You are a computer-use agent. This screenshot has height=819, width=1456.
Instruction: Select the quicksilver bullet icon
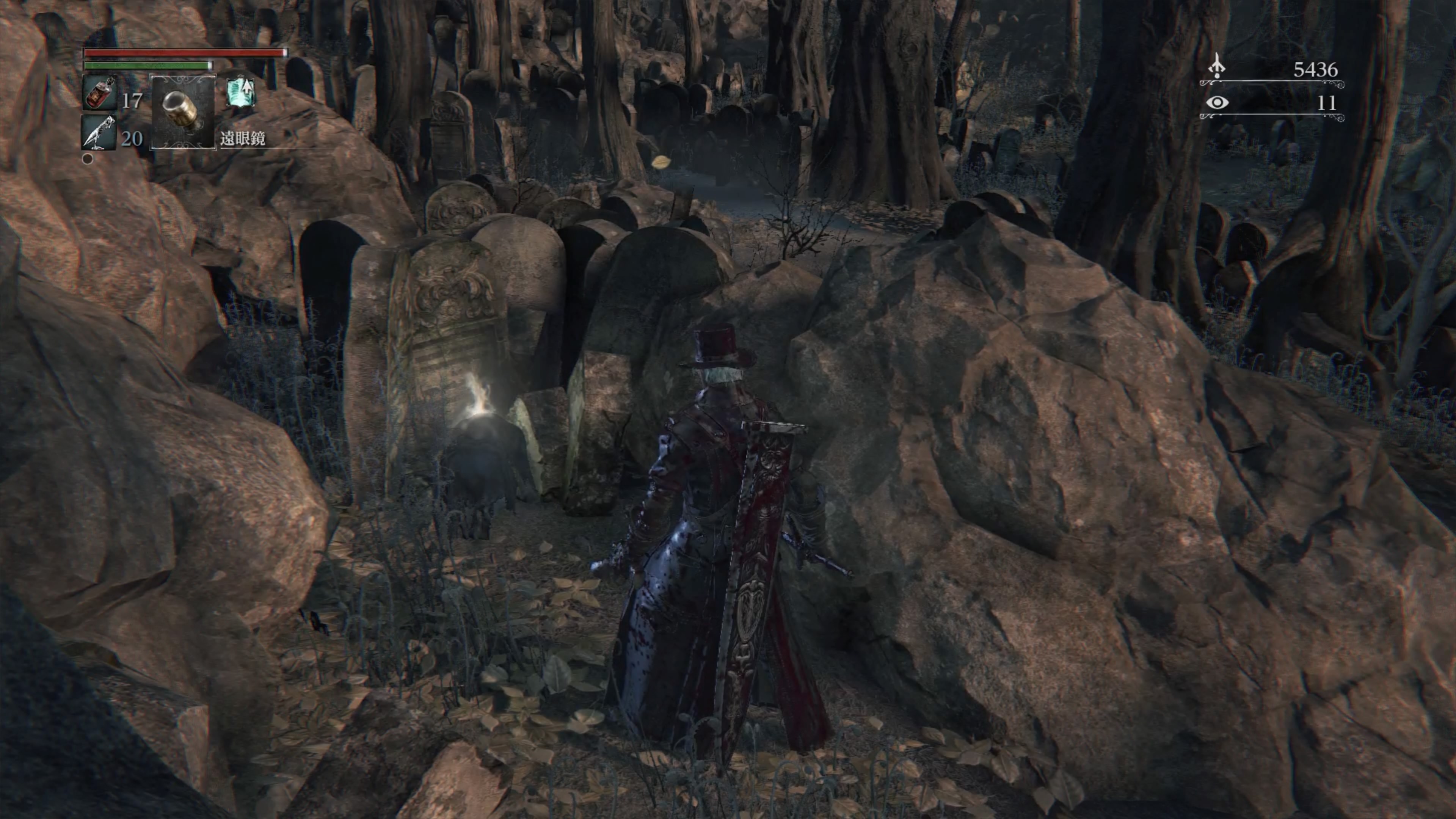pos(99,133)
